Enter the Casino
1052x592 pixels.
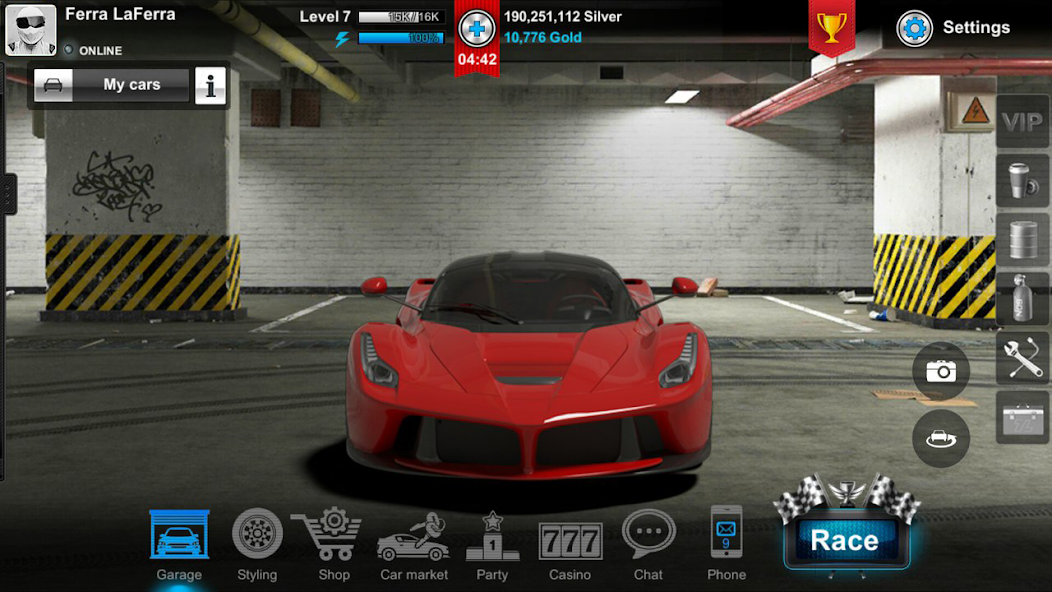tap(570, 543)
